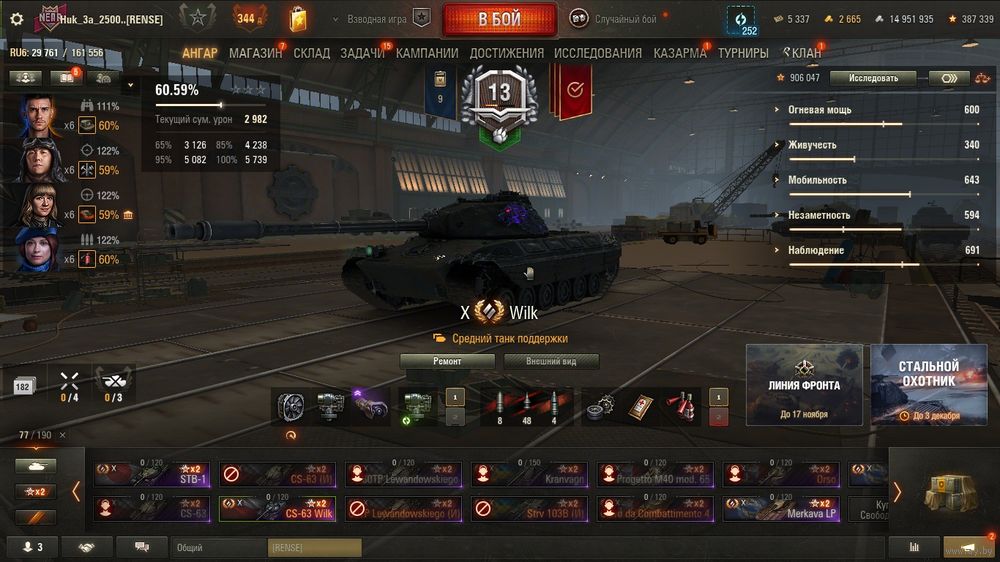Viewport: 1000px width, 562px height.
Task: Go to the ЗАДАЧИ tab
Action: click(362, 53)
